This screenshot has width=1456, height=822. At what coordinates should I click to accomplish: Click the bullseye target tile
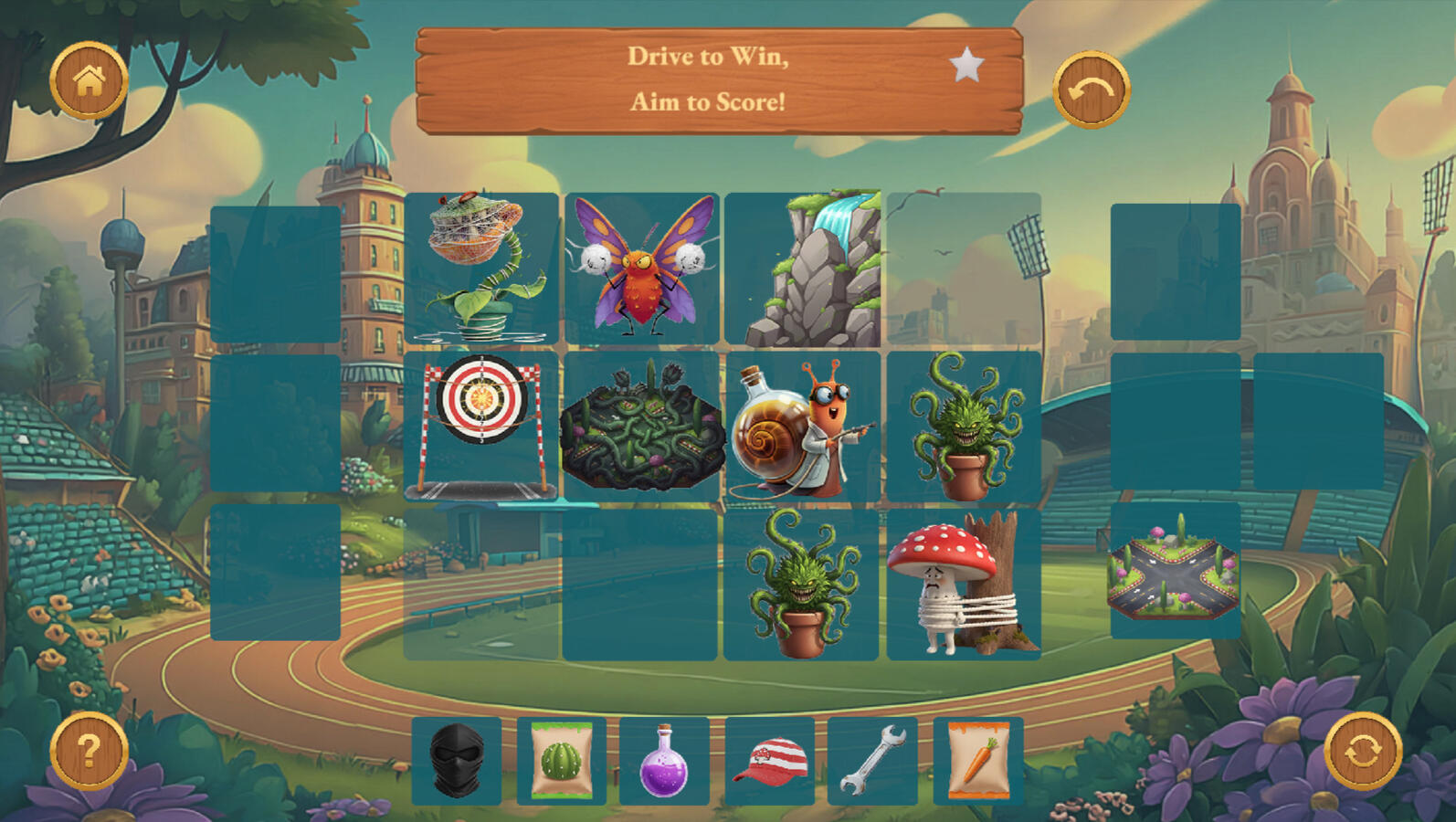(x=481, y=426)
